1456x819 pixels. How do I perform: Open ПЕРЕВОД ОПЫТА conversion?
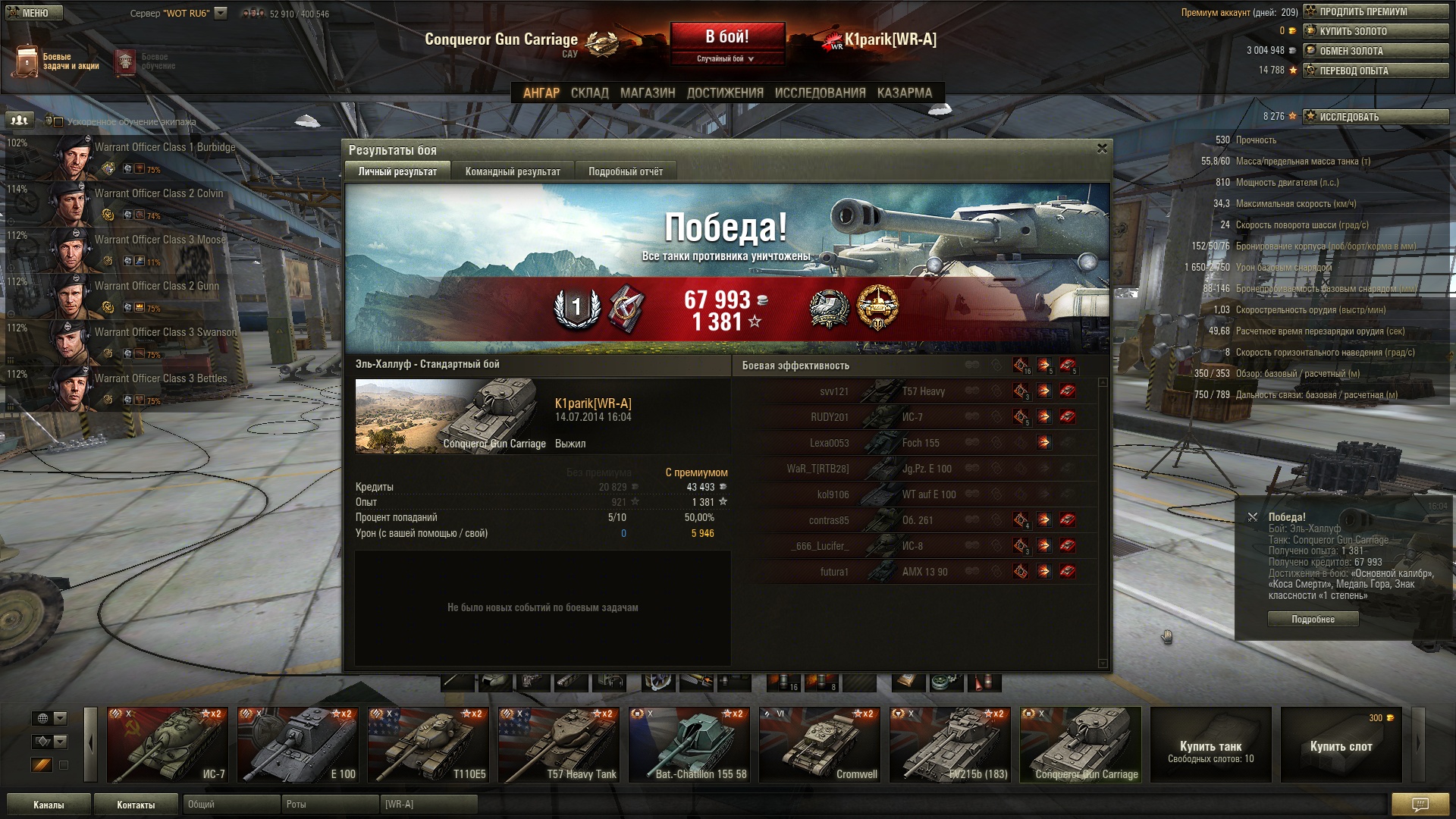1375,71
